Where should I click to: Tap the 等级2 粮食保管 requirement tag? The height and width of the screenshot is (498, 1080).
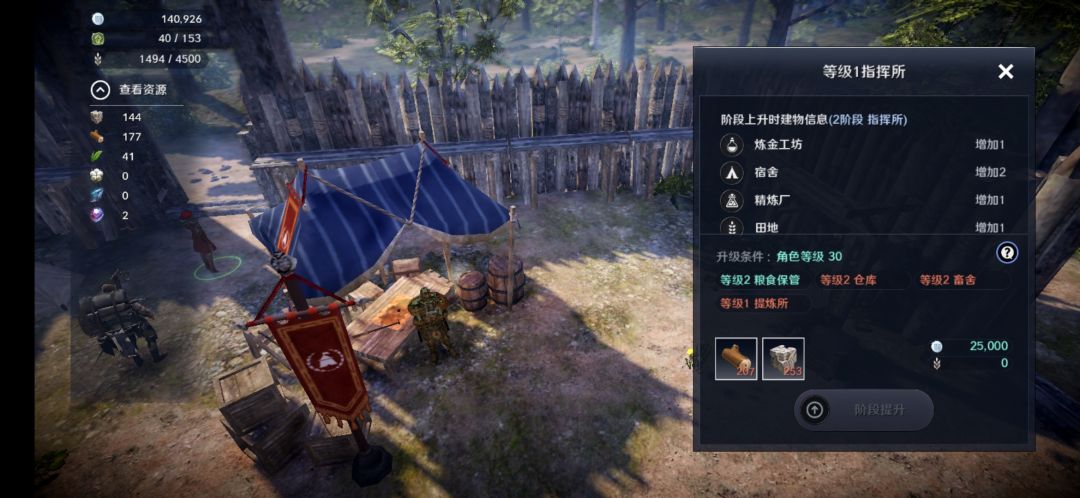[760, 281]
